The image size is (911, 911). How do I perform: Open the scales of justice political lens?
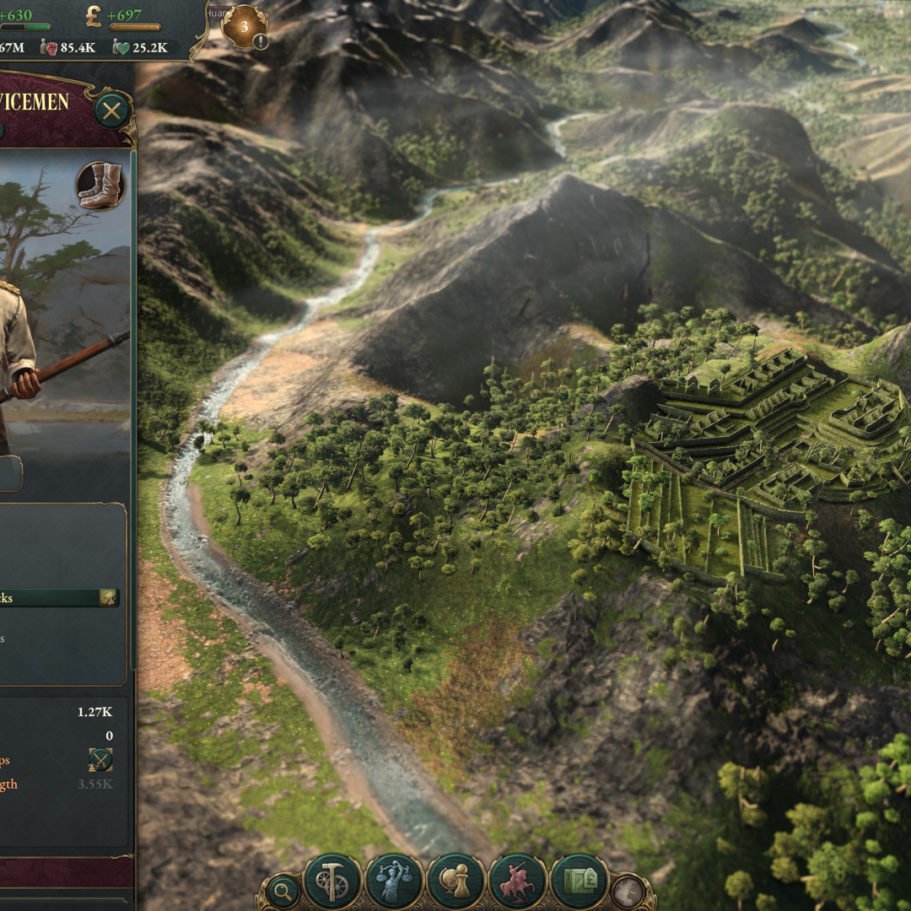pyautogui.click(x=393, y=881)
